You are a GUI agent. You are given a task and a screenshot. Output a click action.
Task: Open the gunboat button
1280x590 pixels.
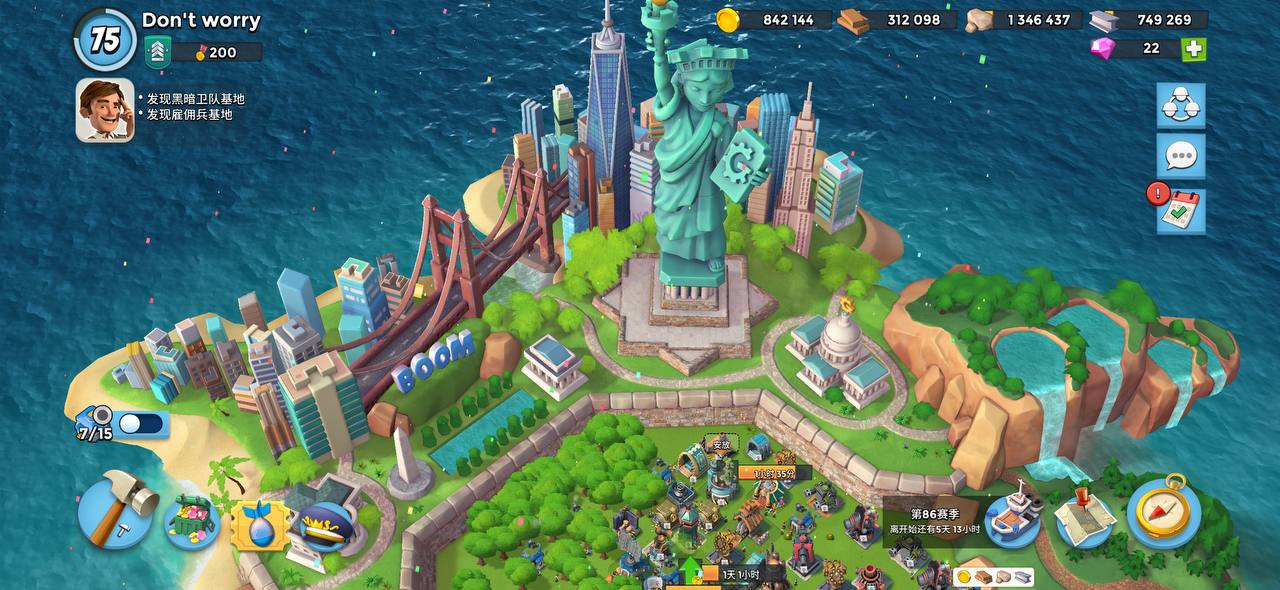1012,516
